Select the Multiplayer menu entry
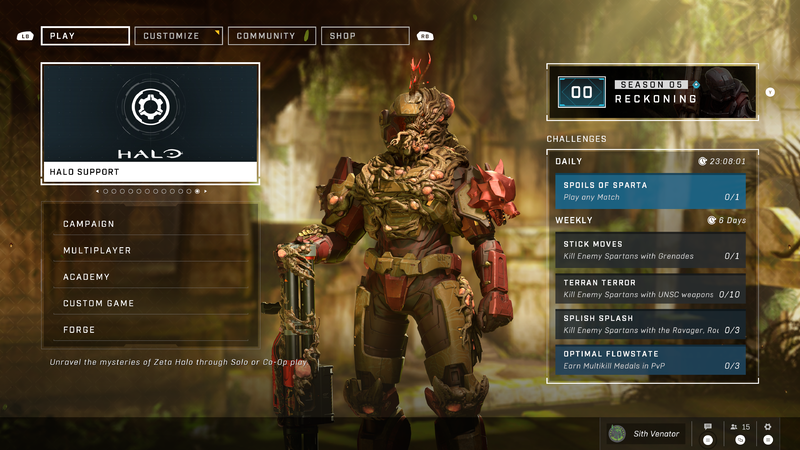 150,250
